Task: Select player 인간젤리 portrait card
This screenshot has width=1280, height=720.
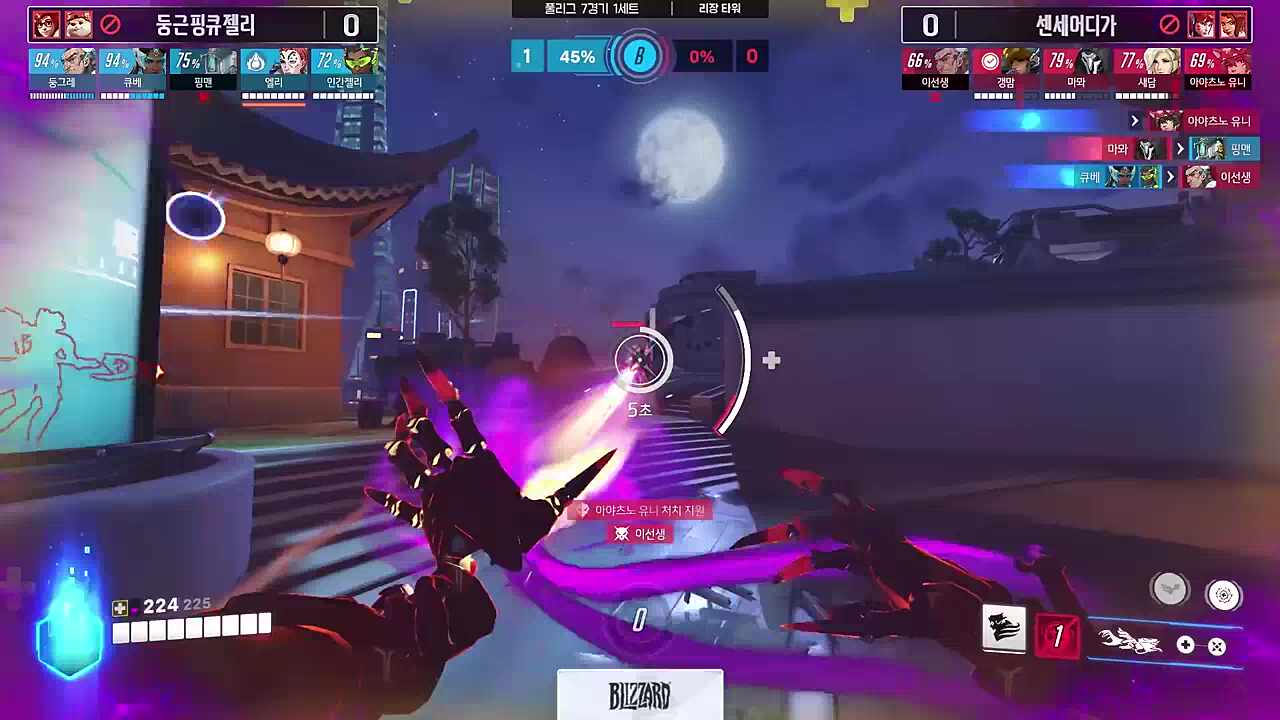Action: pos(344,70)
